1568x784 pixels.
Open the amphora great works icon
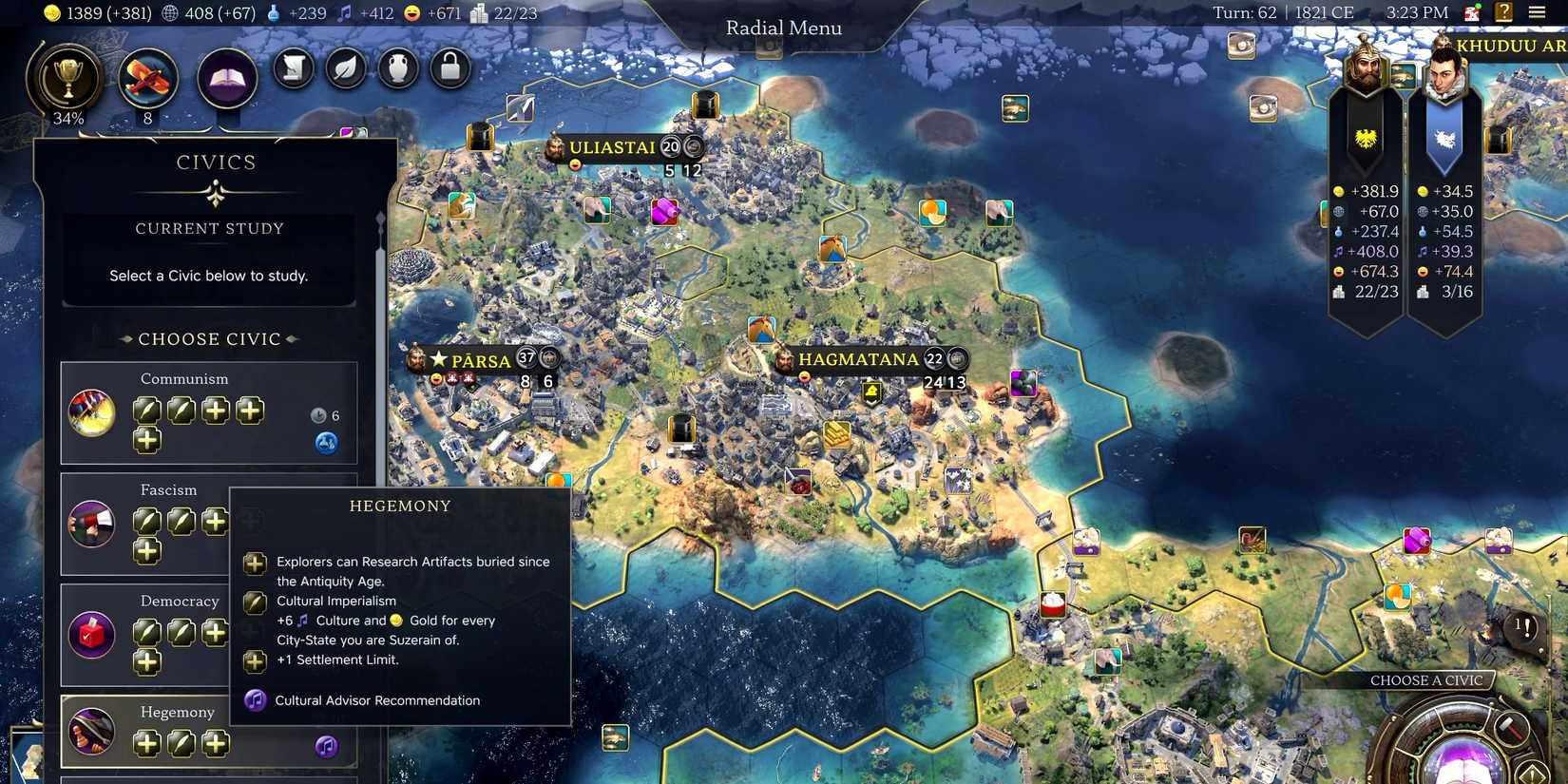[x=397, y=68]
